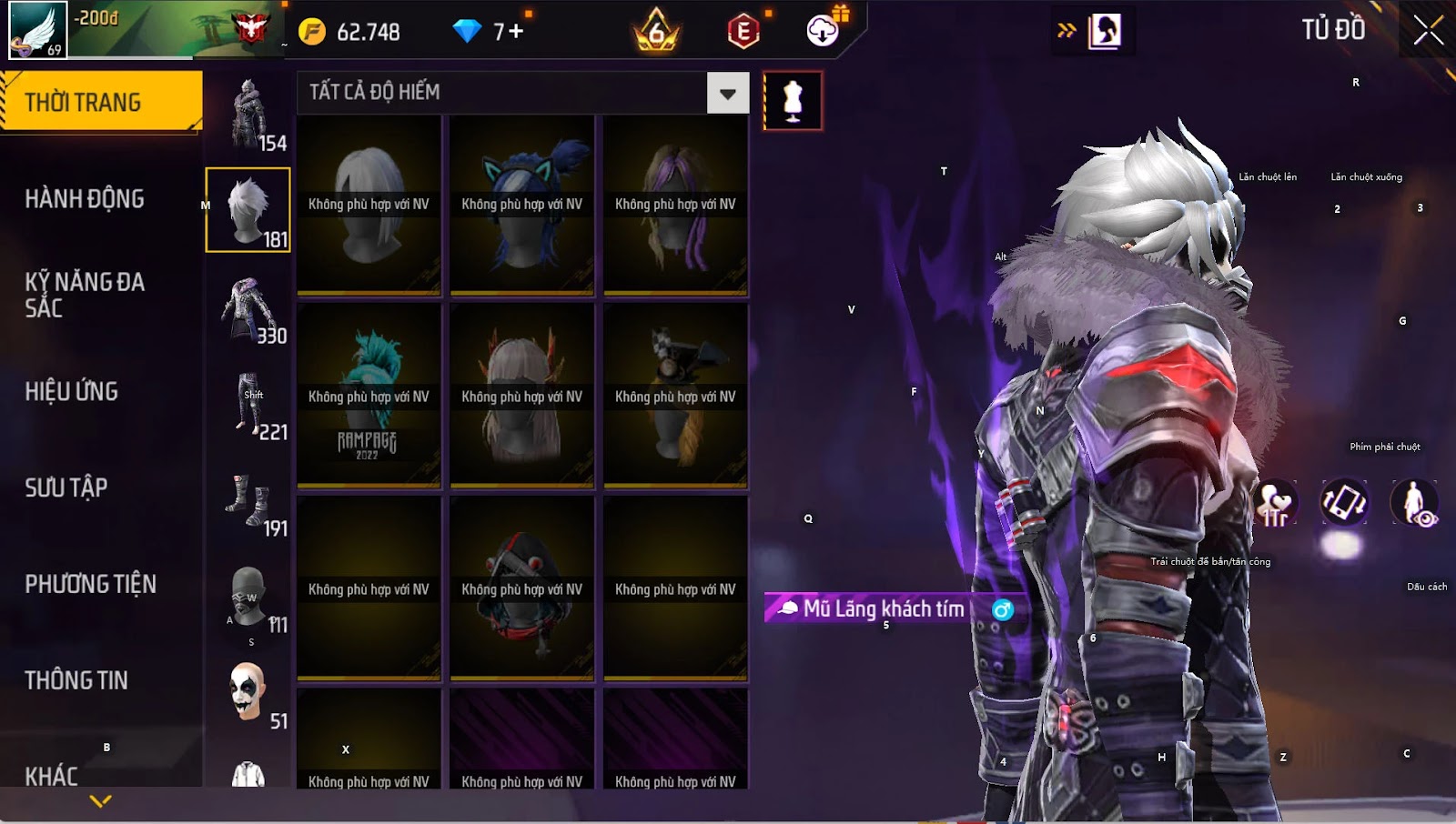Choose the full outfit set category (154)
1456x824 pixels.
tap(248, 115)
